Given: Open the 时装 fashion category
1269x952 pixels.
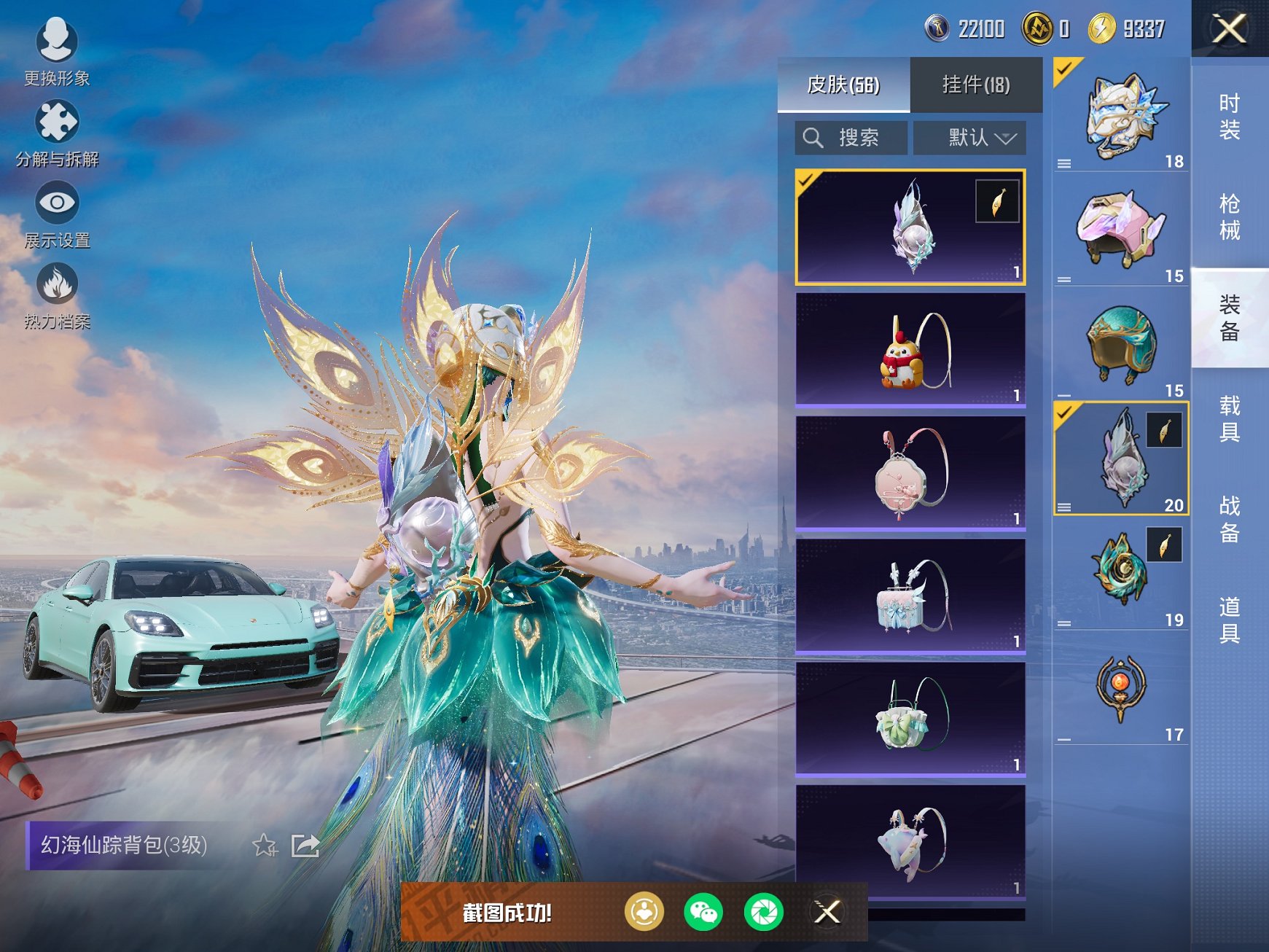Looking at the screenshot, I should pos(1230,117).
